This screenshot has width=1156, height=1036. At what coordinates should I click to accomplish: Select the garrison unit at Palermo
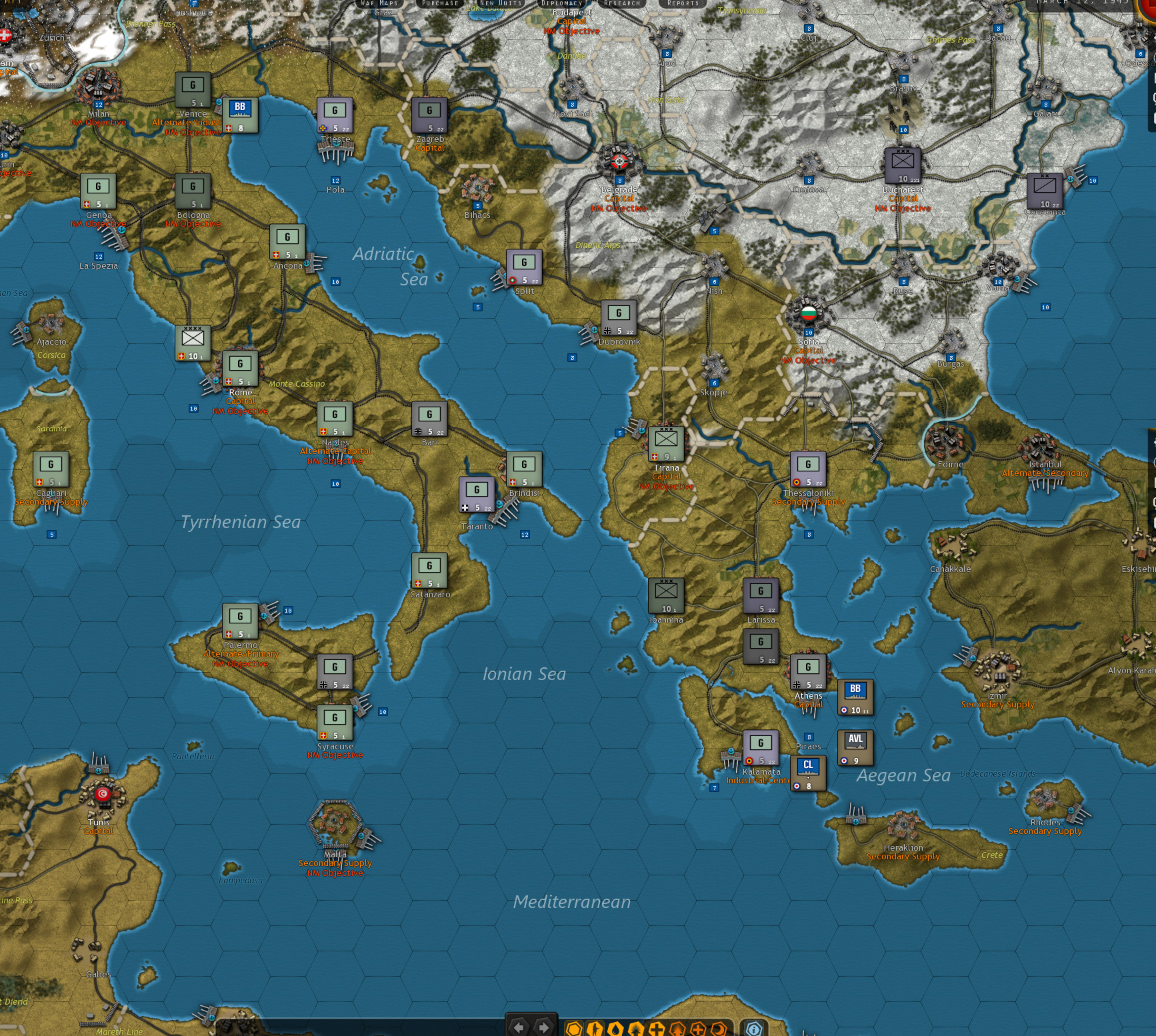click(240, 621)
